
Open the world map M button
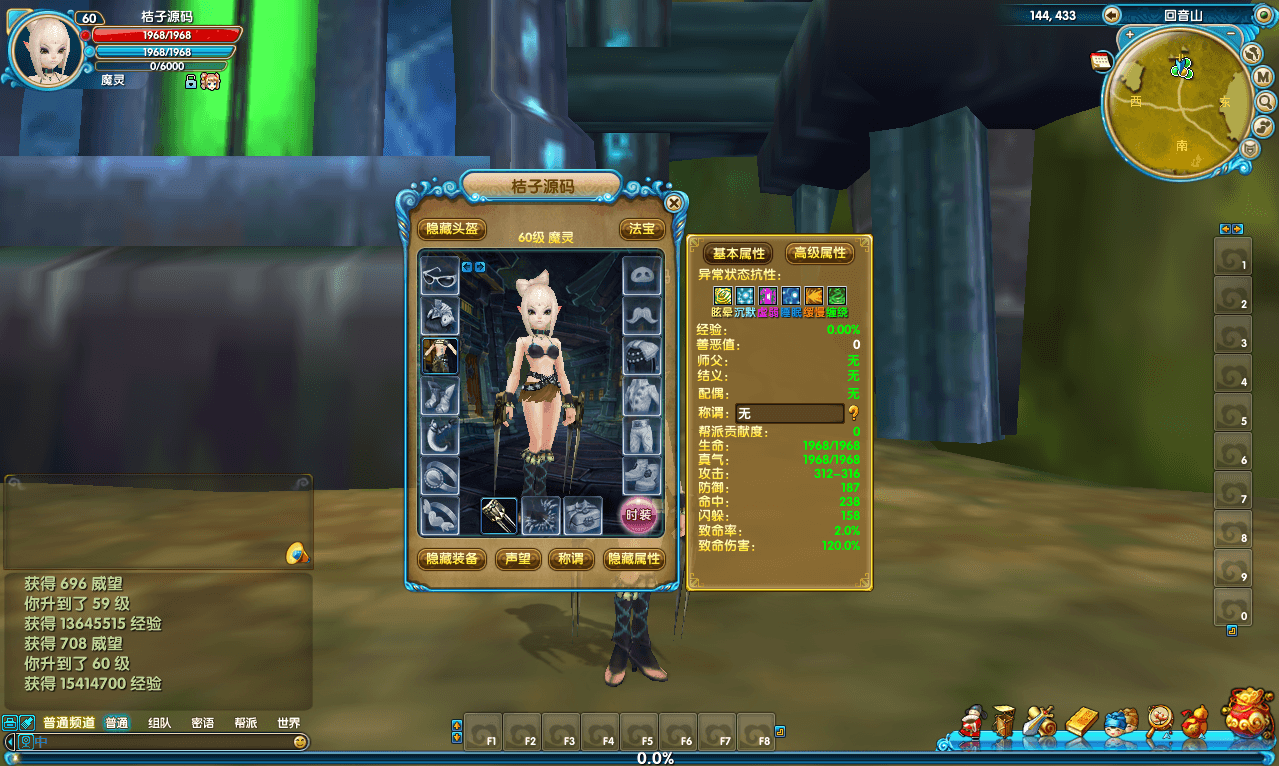click(x=1262, y=77)
